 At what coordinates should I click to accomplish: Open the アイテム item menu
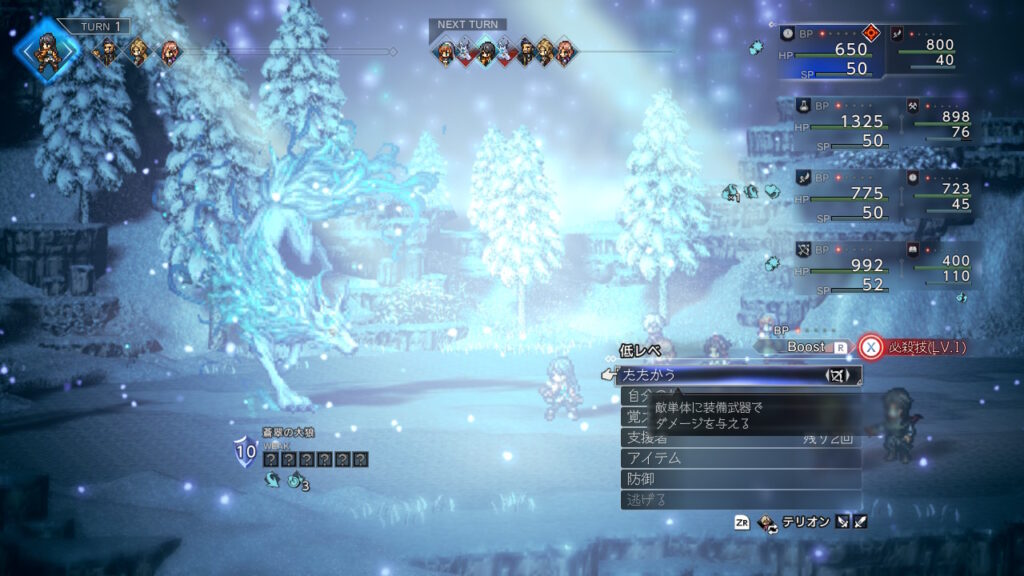740,458
